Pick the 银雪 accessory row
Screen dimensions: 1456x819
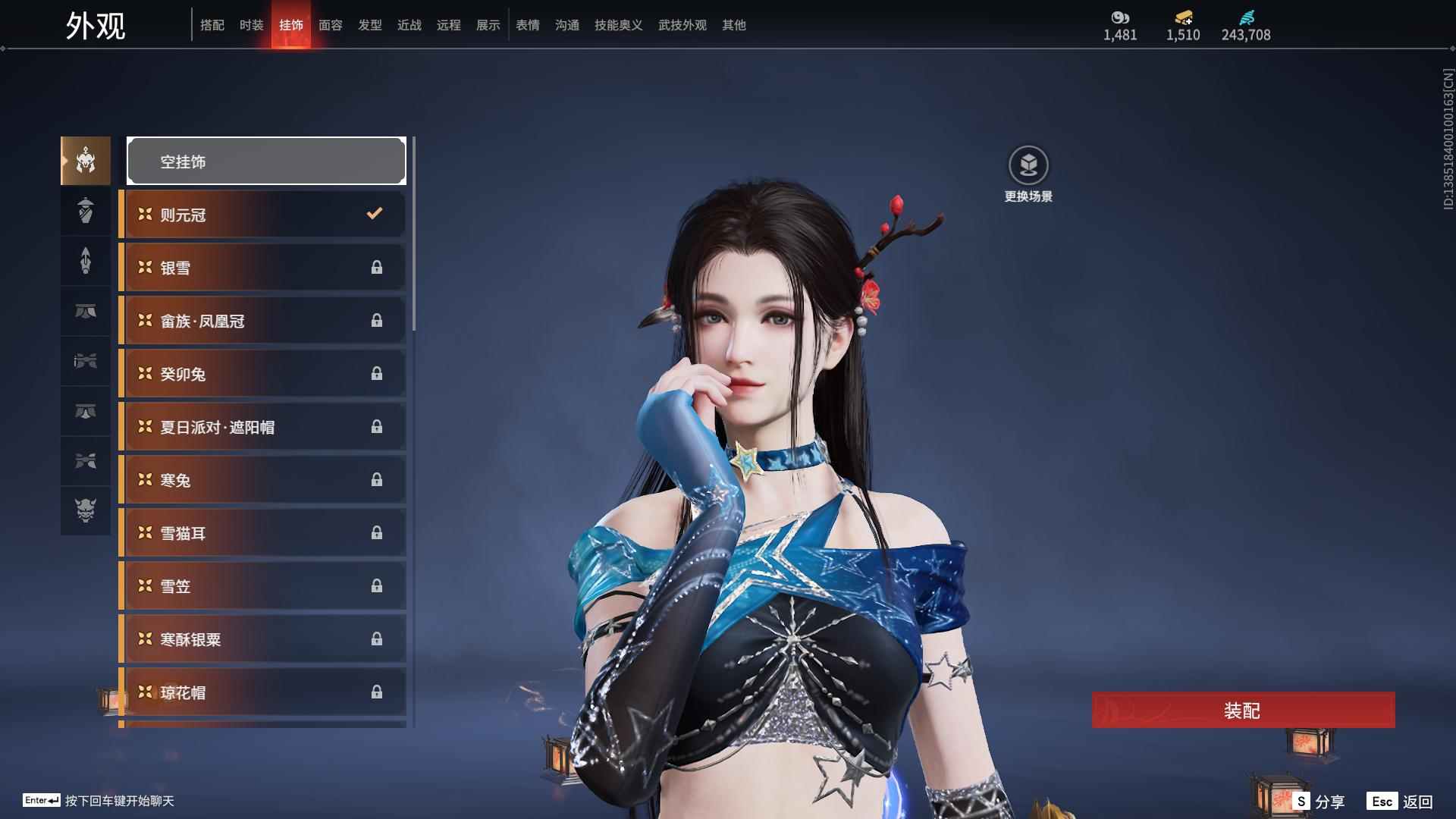click(x=263, y=268)
